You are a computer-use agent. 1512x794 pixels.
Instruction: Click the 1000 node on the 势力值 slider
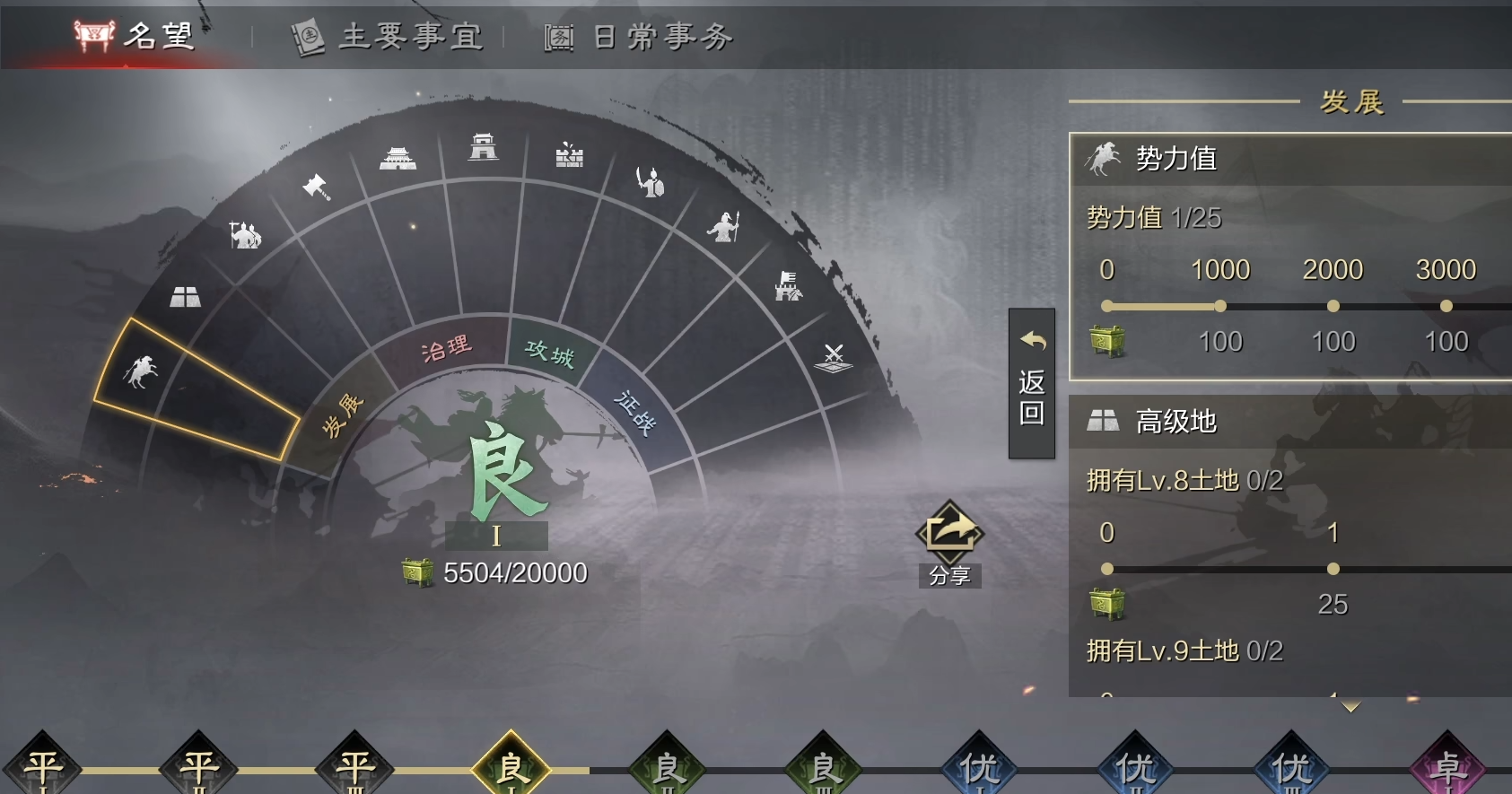[x=1220, y=306]
